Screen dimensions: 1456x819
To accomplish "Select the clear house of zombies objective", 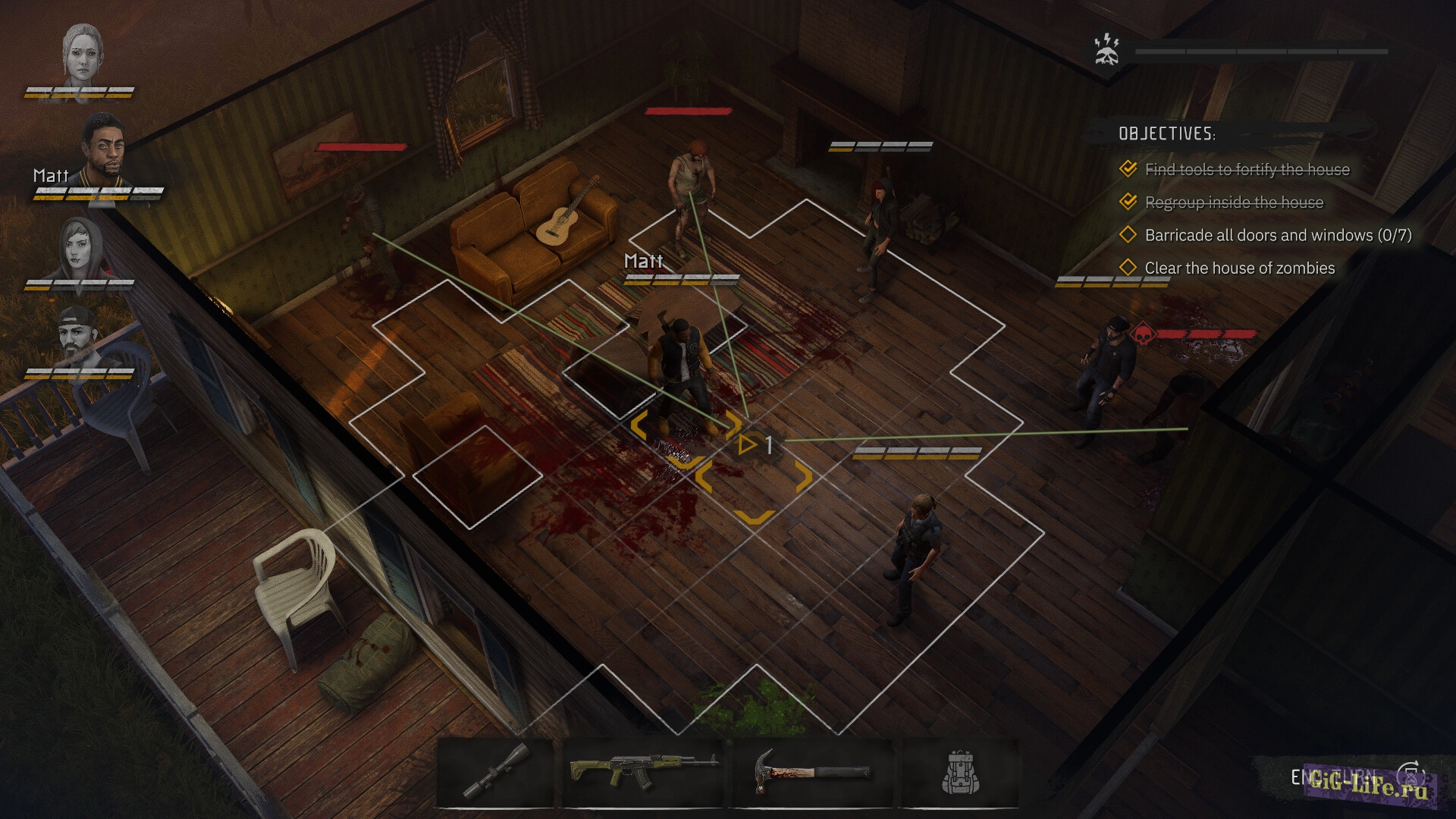I will (x=1239, y=268).
